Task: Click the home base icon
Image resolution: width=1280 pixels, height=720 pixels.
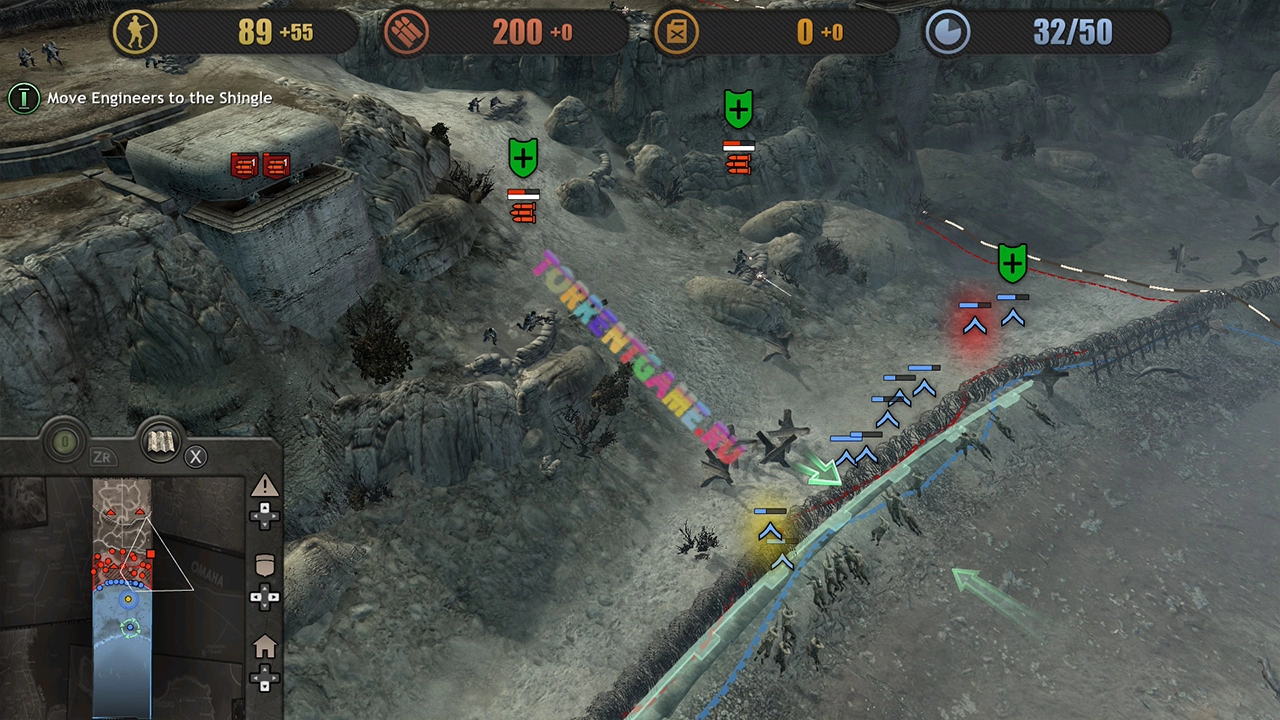Action: (264, 647)
